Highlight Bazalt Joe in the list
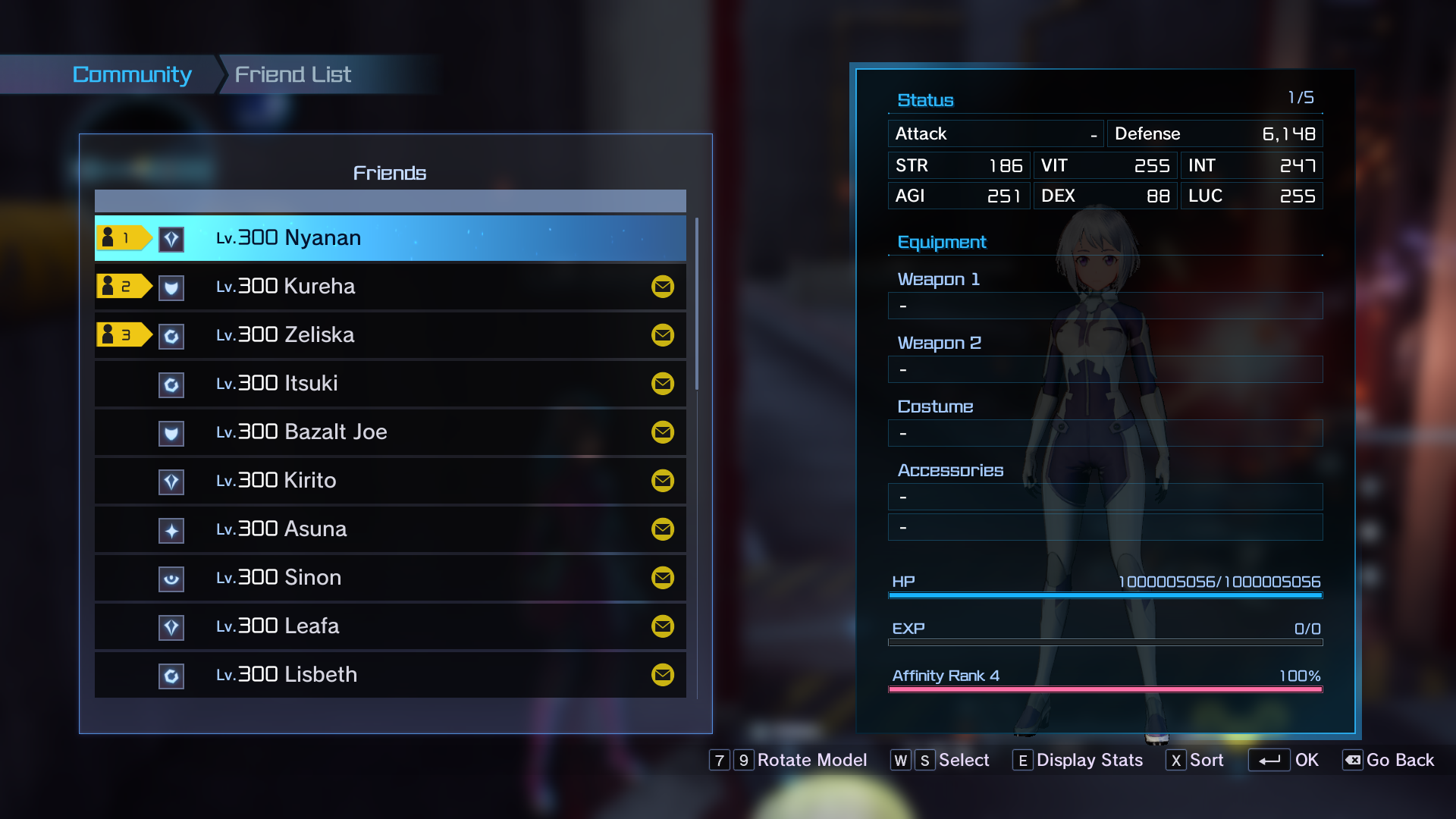This screenshot has width=1456, height=819. point(390,432)
